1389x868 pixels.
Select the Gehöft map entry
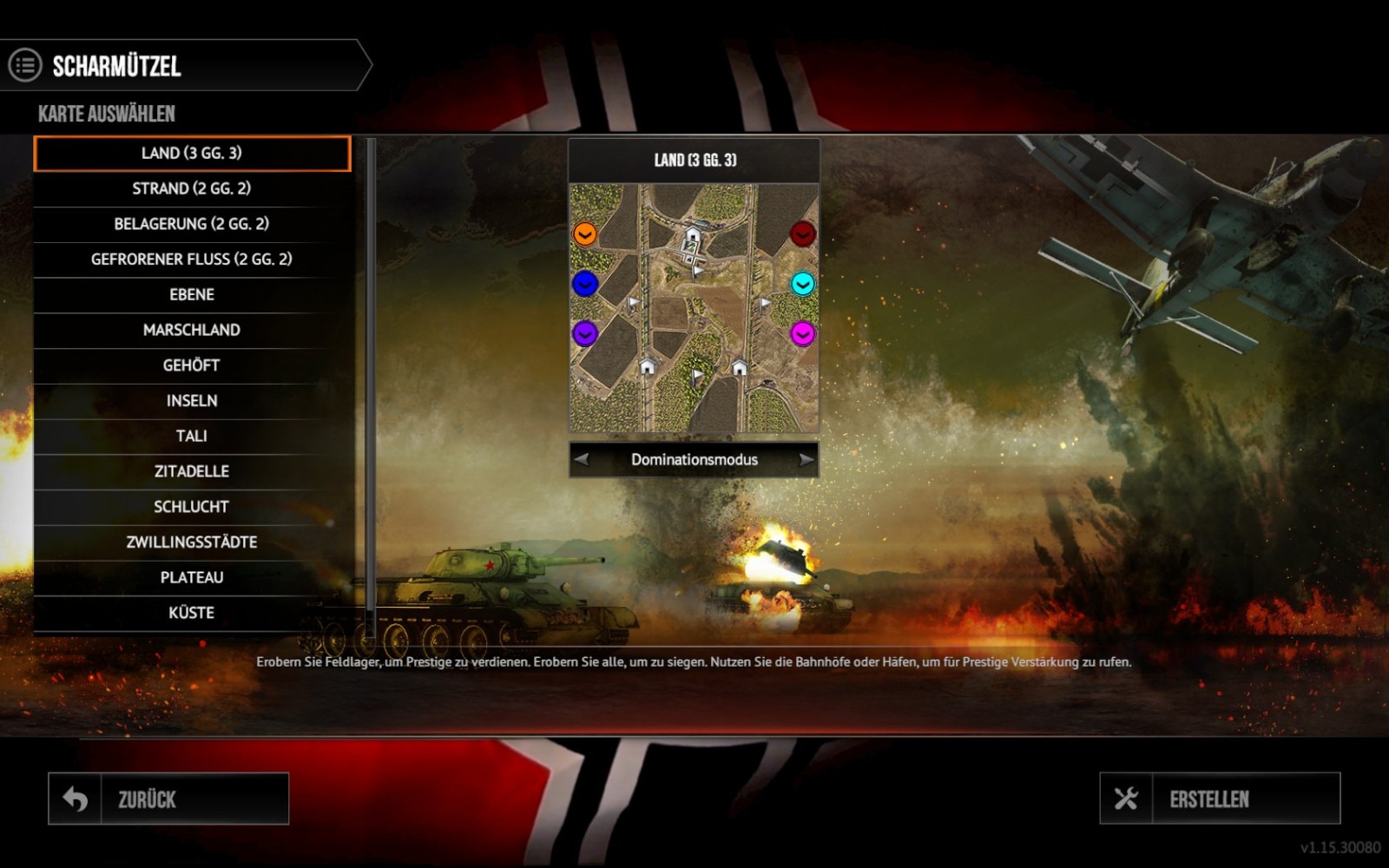[192, 365]
